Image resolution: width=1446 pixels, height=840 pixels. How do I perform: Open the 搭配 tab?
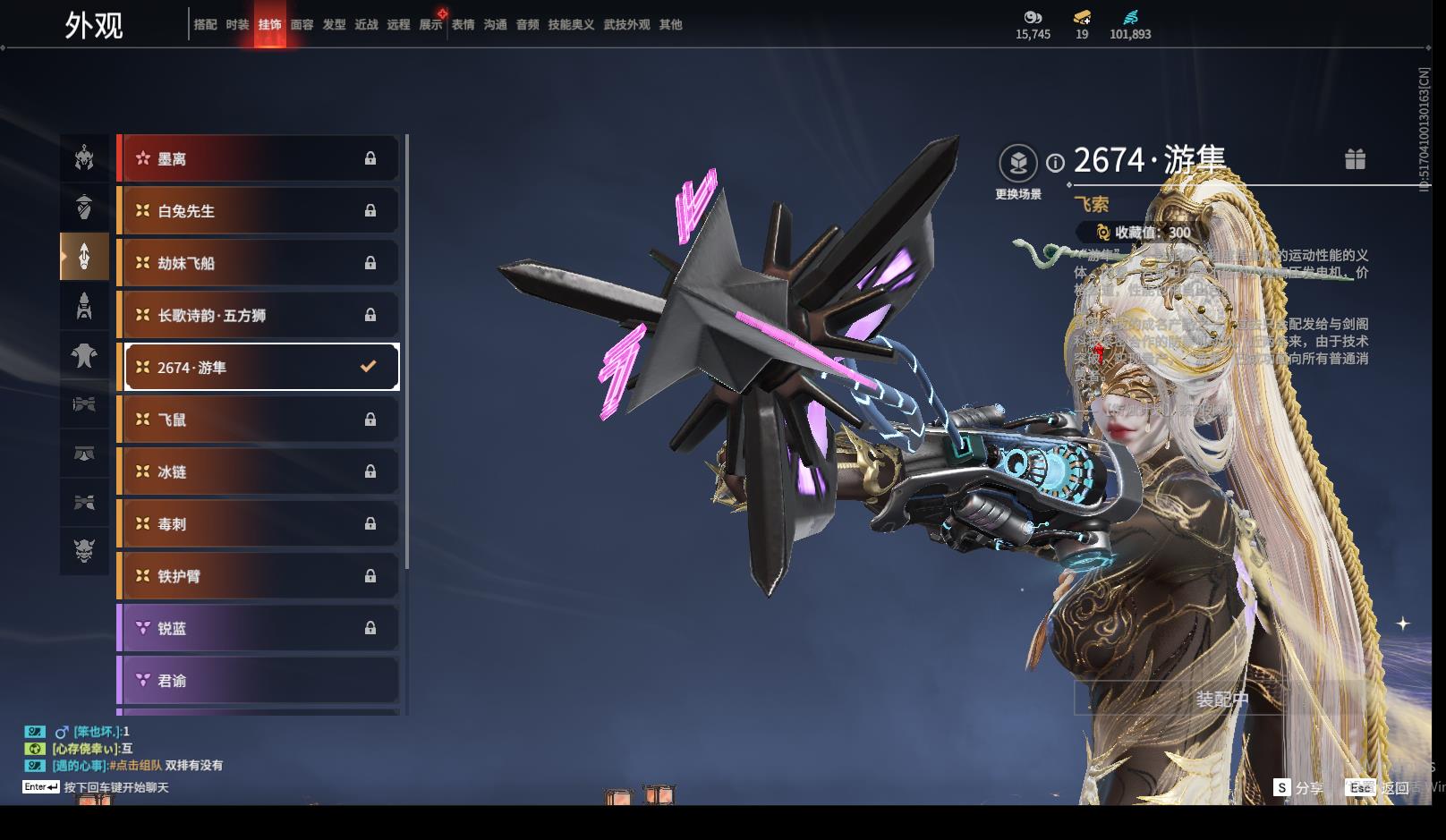tap(205, 25)
